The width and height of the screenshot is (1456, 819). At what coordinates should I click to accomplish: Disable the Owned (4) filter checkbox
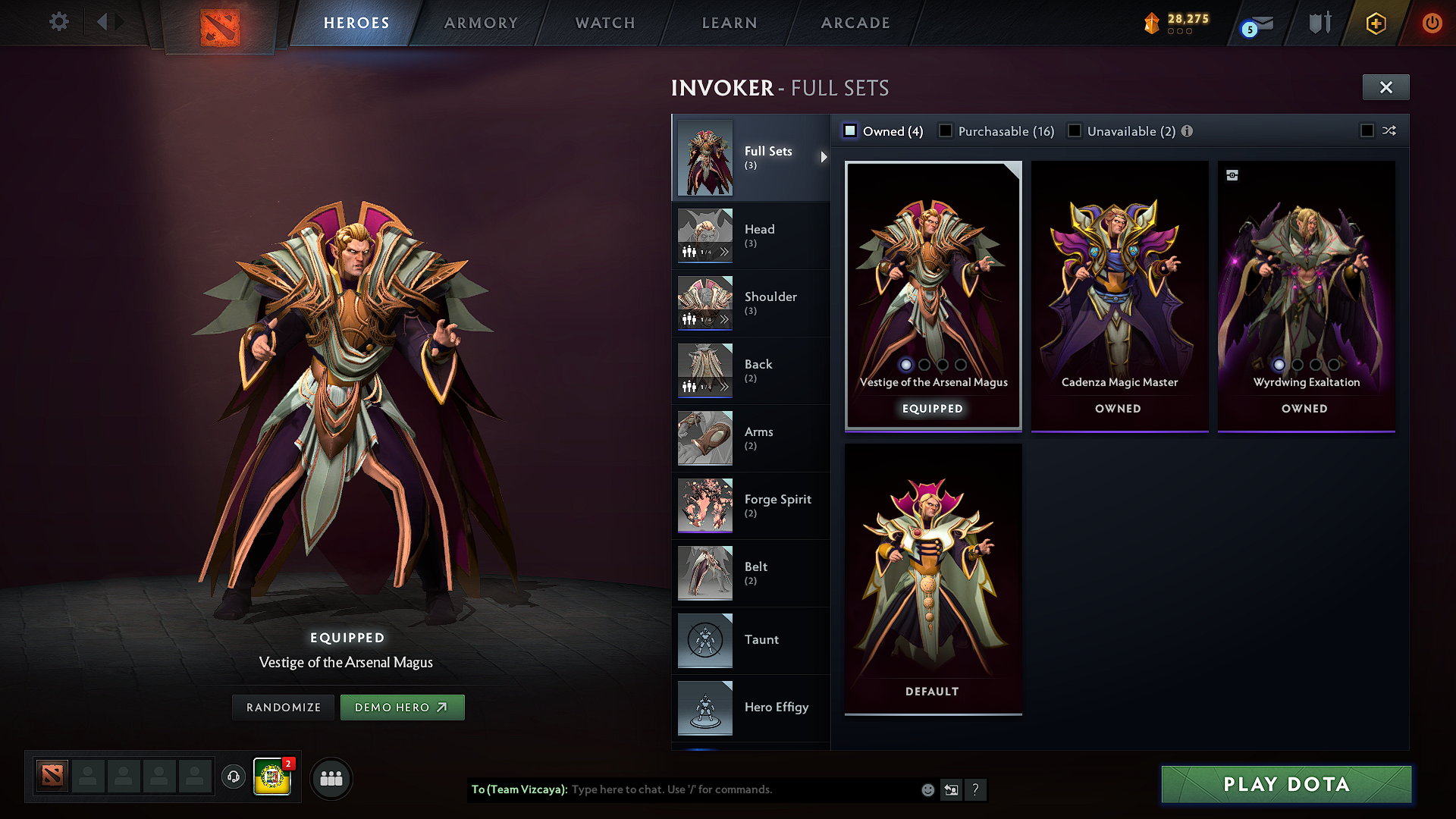(x=849, y=130)
